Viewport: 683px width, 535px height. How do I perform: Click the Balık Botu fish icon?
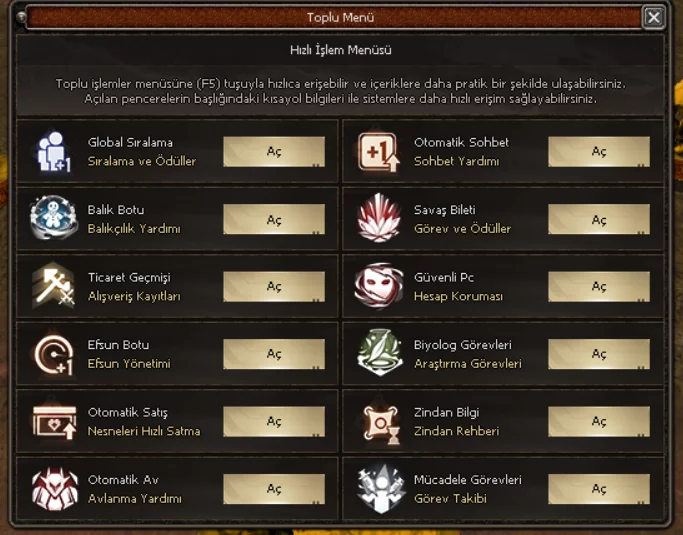pos(54,219)
